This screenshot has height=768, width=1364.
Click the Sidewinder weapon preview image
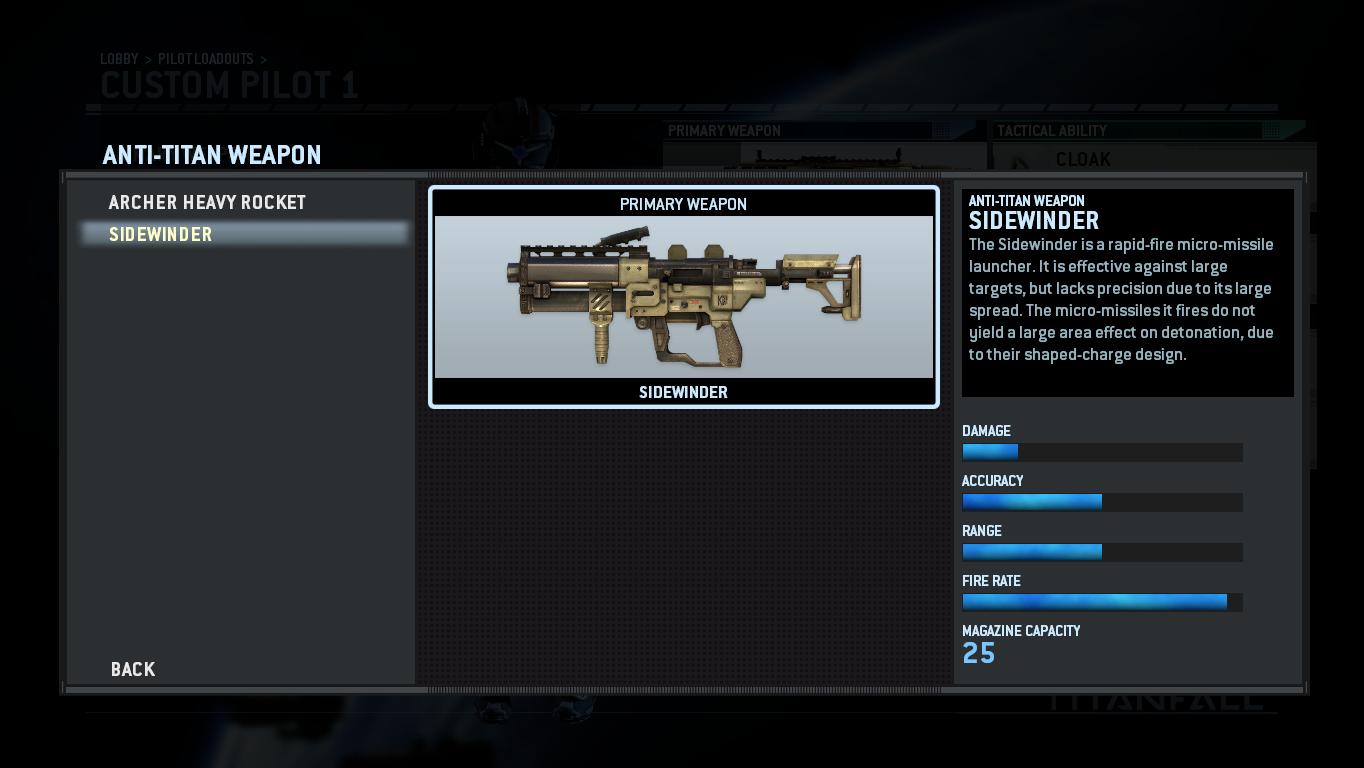click(684, 297)
